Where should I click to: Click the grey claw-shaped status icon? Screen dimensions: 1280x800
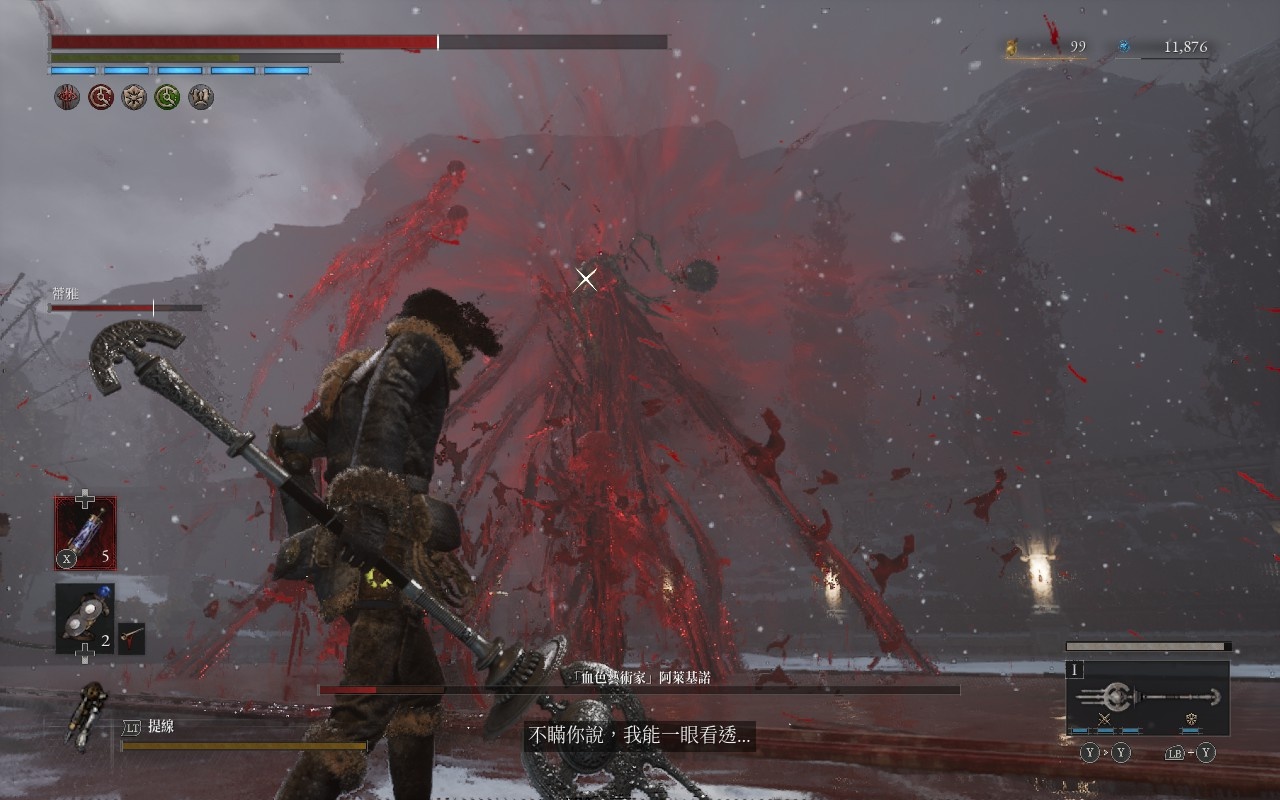pyautogui.click(x=201, y=97)
